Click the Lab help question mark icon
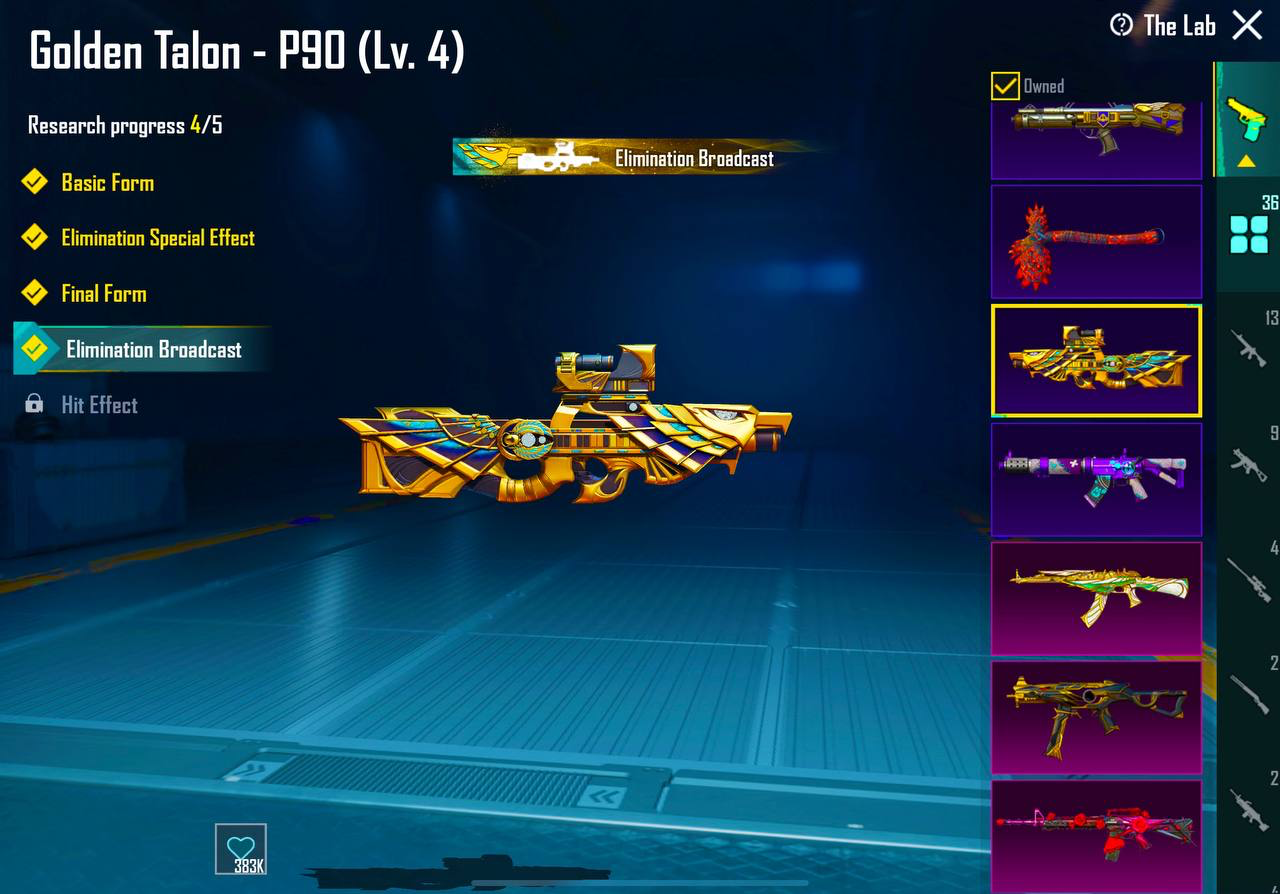 click(x=1121, y=26)
